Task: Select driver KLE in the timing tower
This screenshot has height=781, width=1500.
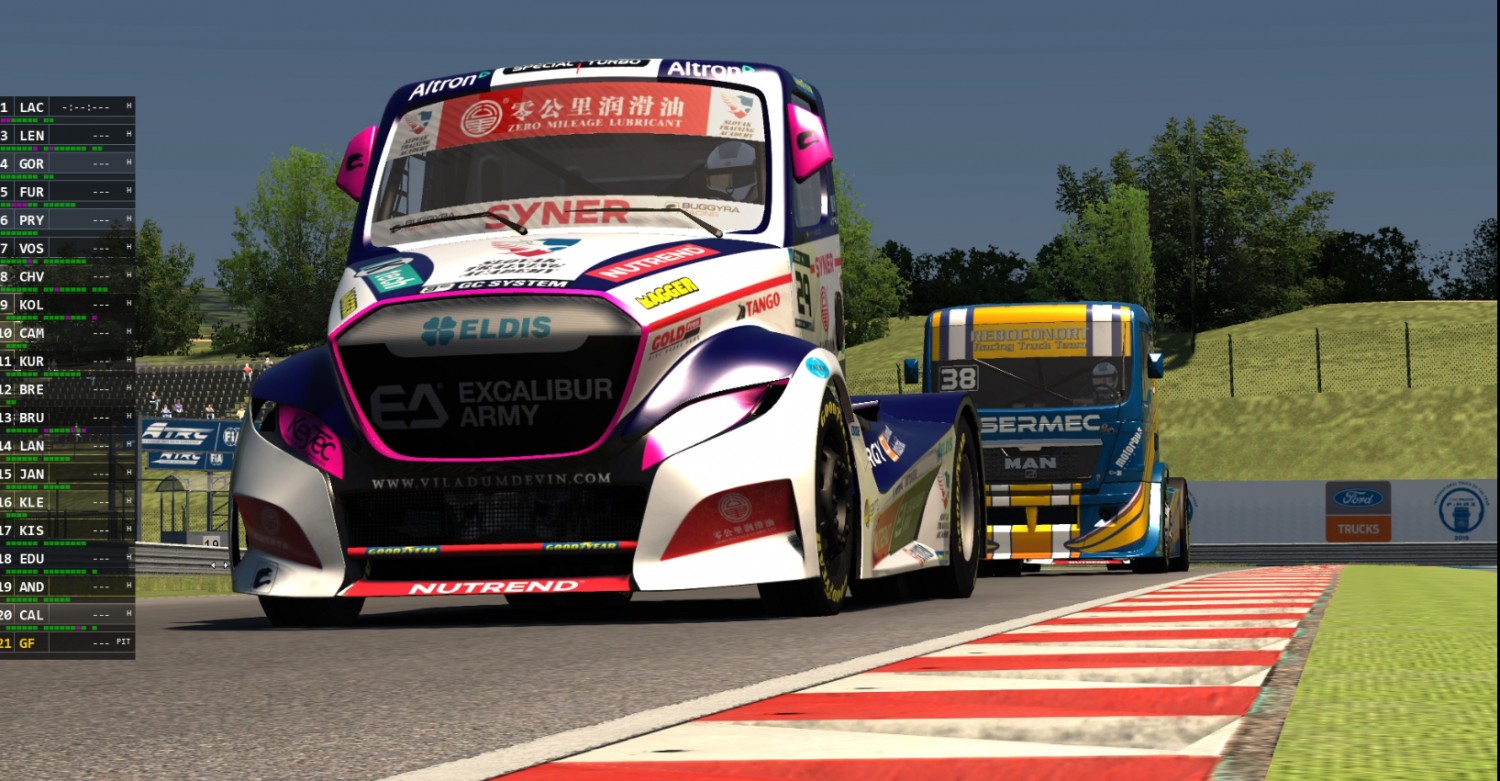Action: click(x=66, y=502)
